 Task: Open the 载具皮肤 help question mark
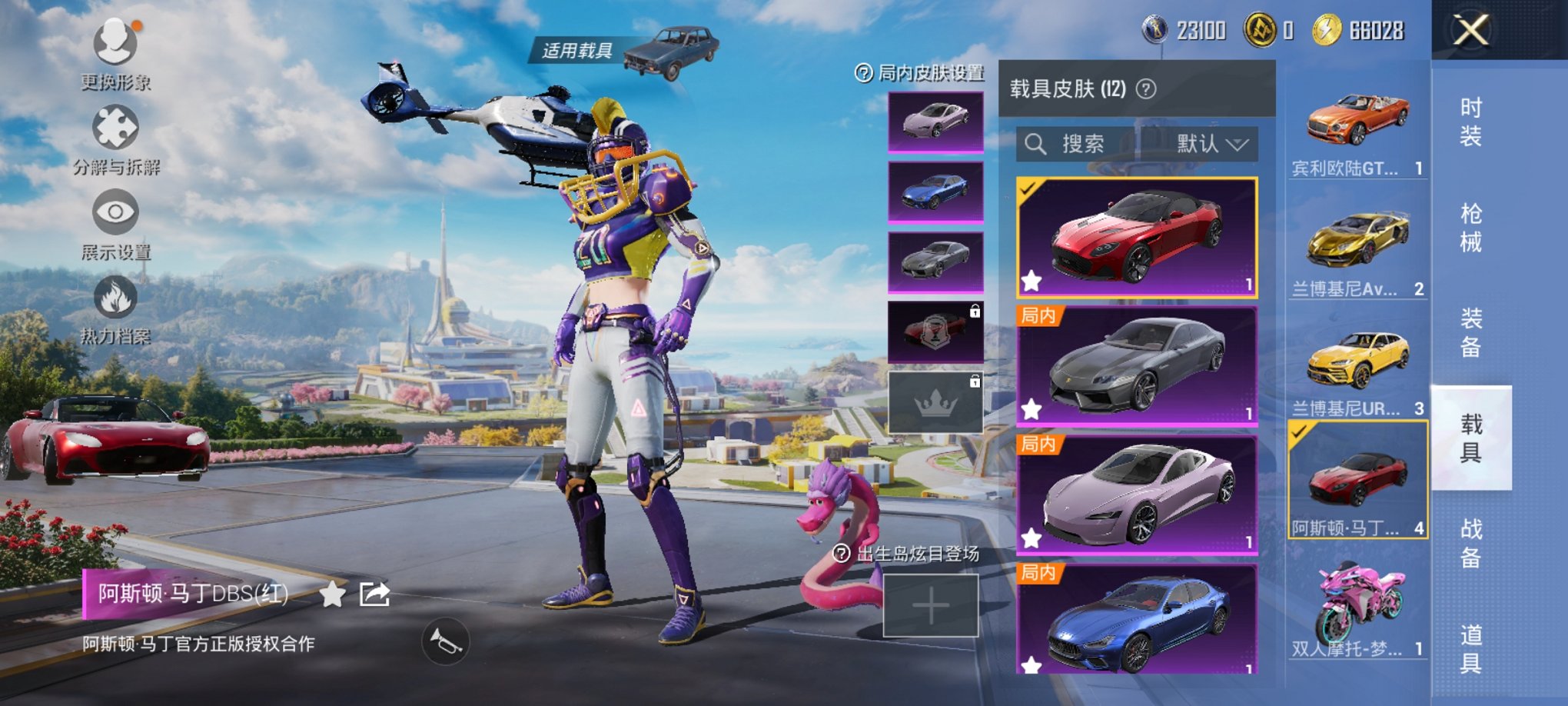click(x=1144, y=88)
